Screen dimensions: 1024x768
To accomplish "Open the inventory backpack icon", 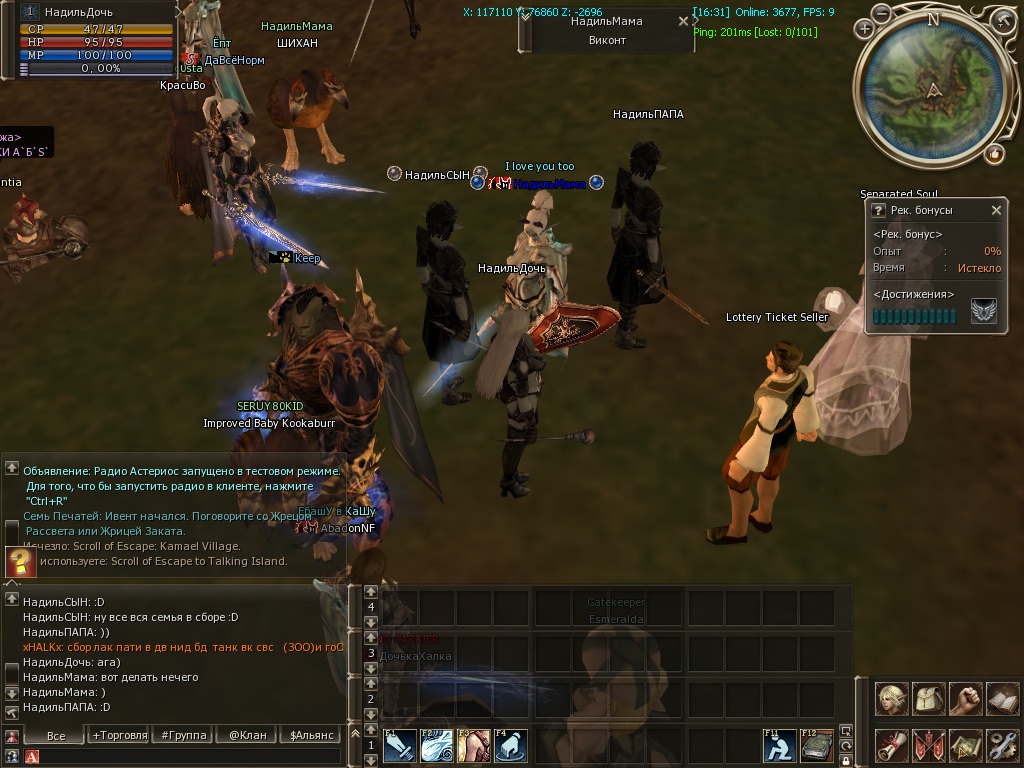I will (x=929, y=698).
